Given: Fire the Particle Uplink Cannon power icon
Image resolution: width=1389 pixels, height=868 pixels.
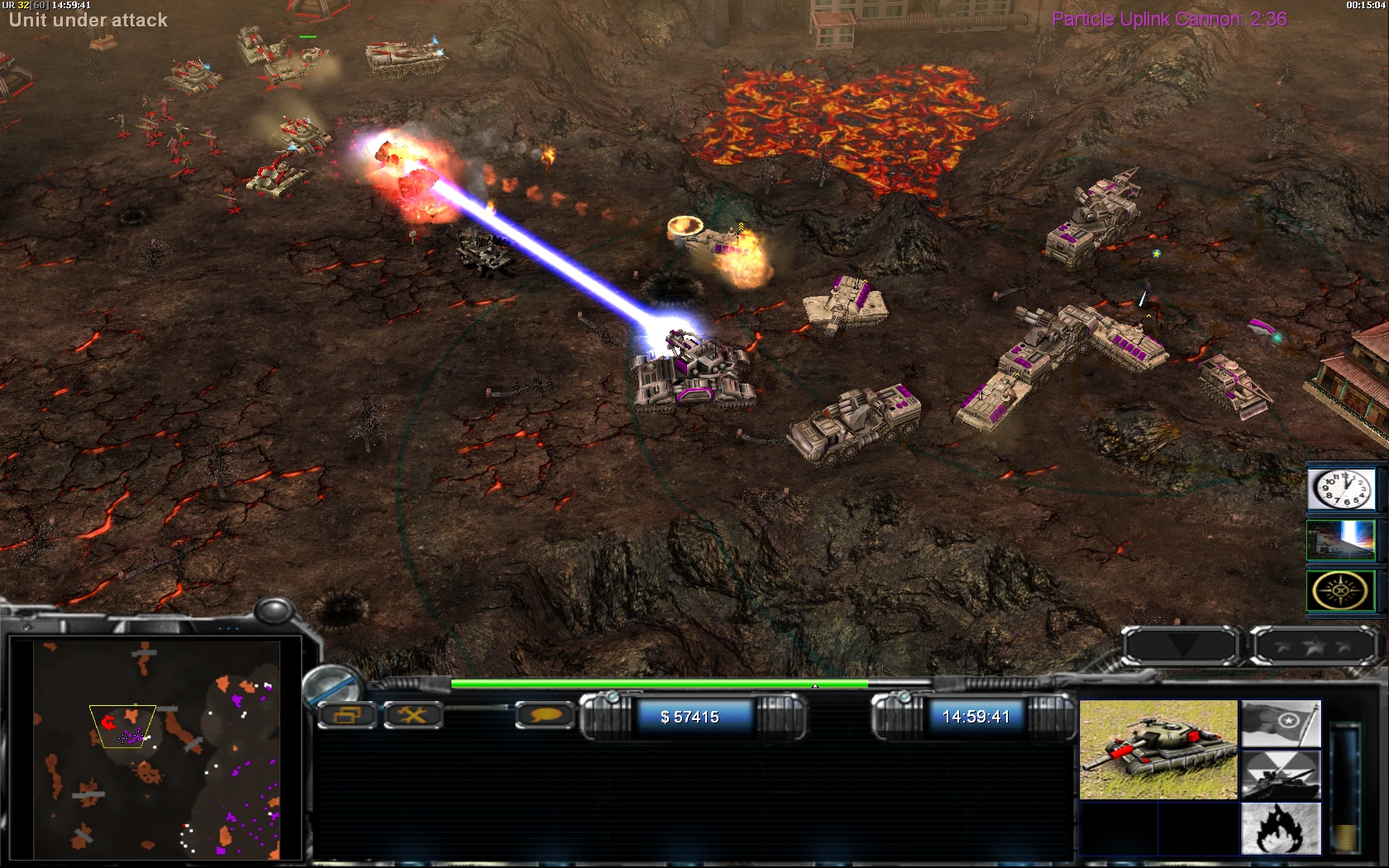Looking at the screenshot, I should click(1341, 540).
